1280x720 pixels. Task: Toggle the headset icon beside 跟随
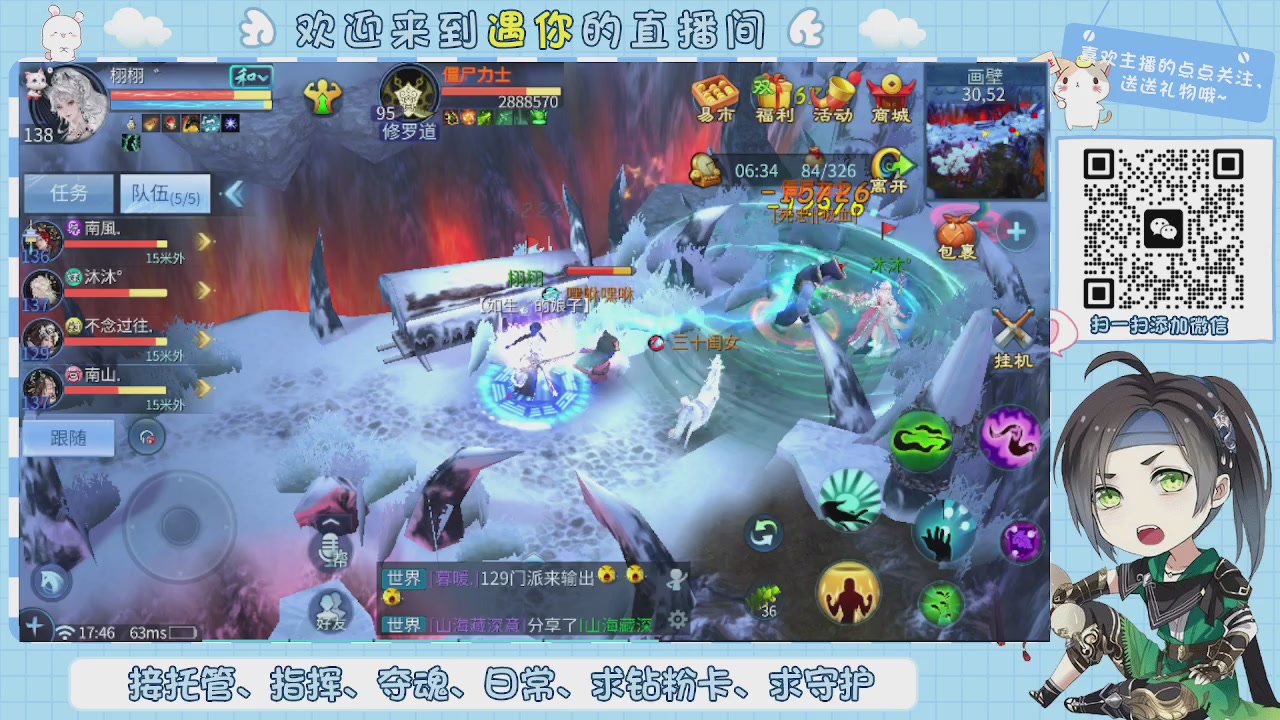coord(147,438)
